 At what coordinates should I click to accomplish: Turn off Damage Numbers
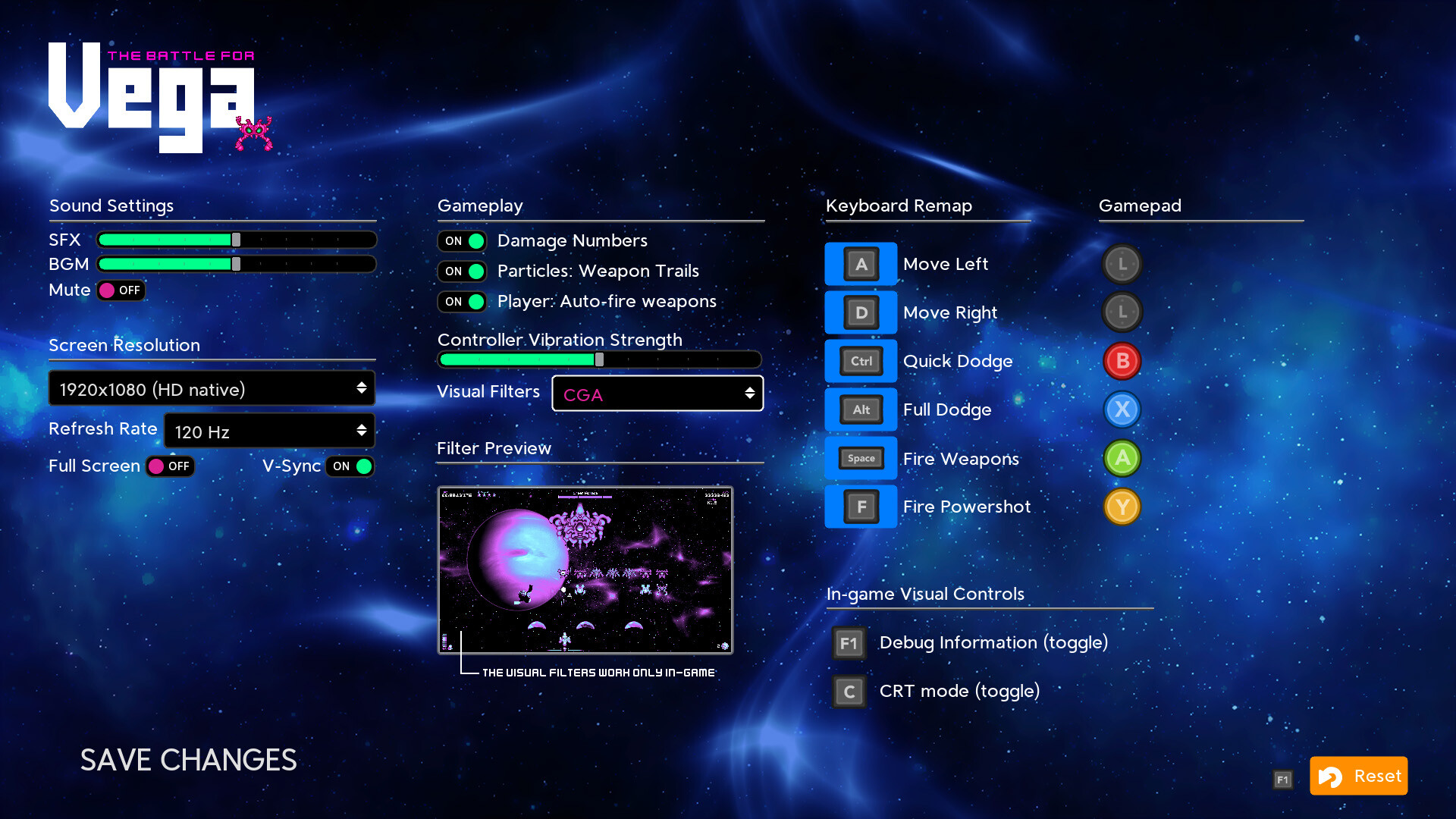[462, 240]
